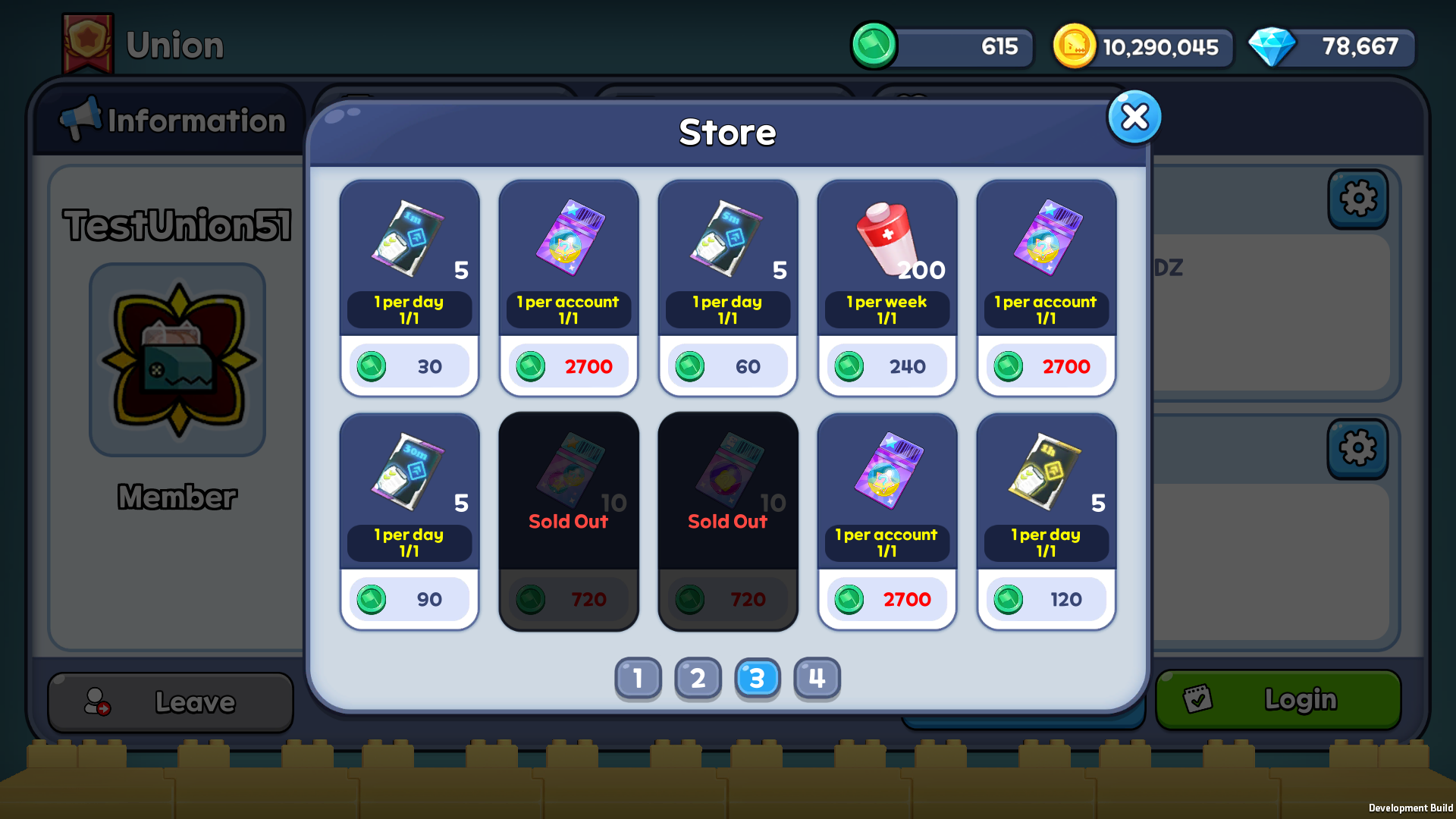Go to store page 2
Viewport: 1456px width, 819px height.
pyautogui.click(x=698, y=678)
